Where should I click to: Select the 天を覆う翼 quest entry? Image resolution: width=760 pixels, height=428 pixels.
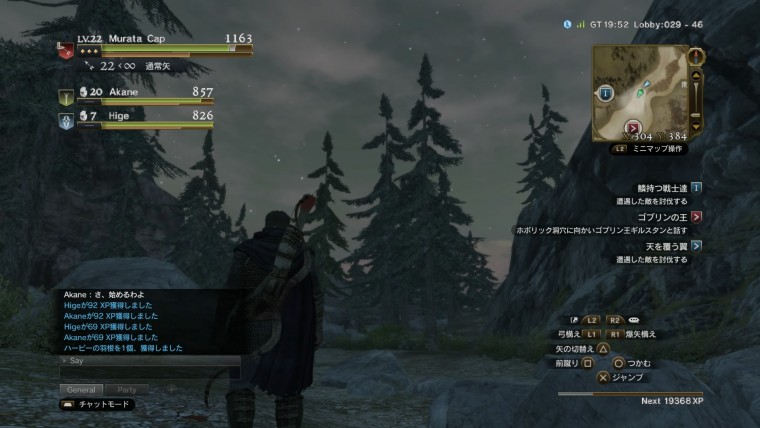coord(662,245)
